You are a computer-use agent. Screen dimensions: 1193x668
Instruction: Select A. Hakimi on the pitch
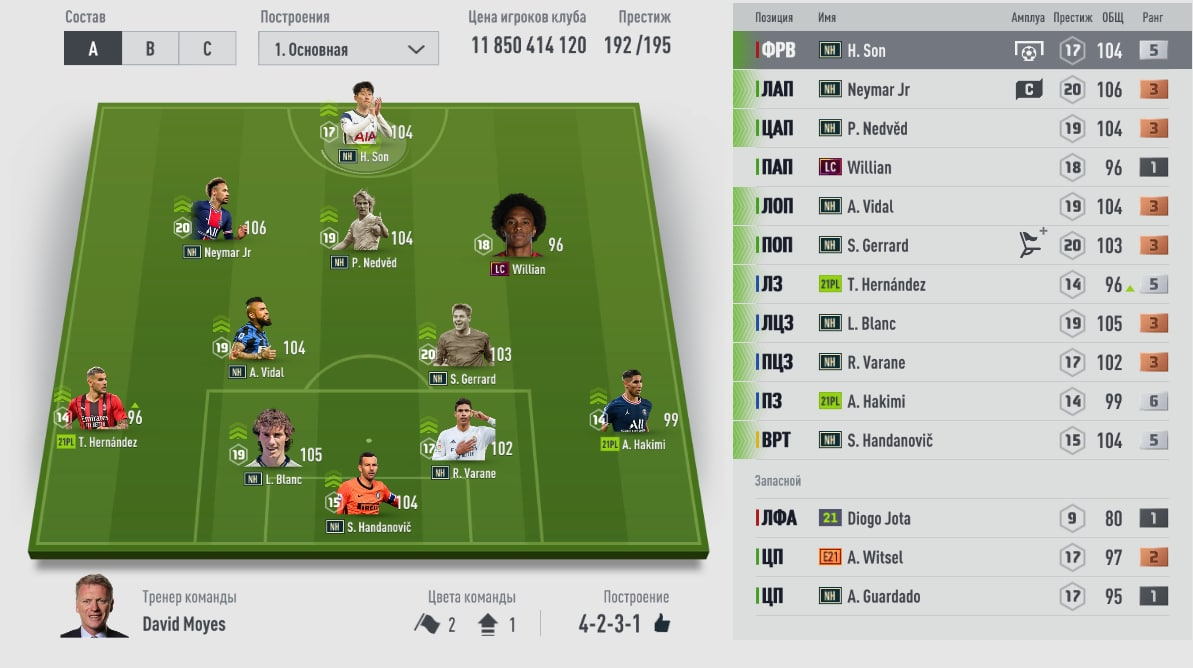tap(629, 408)
